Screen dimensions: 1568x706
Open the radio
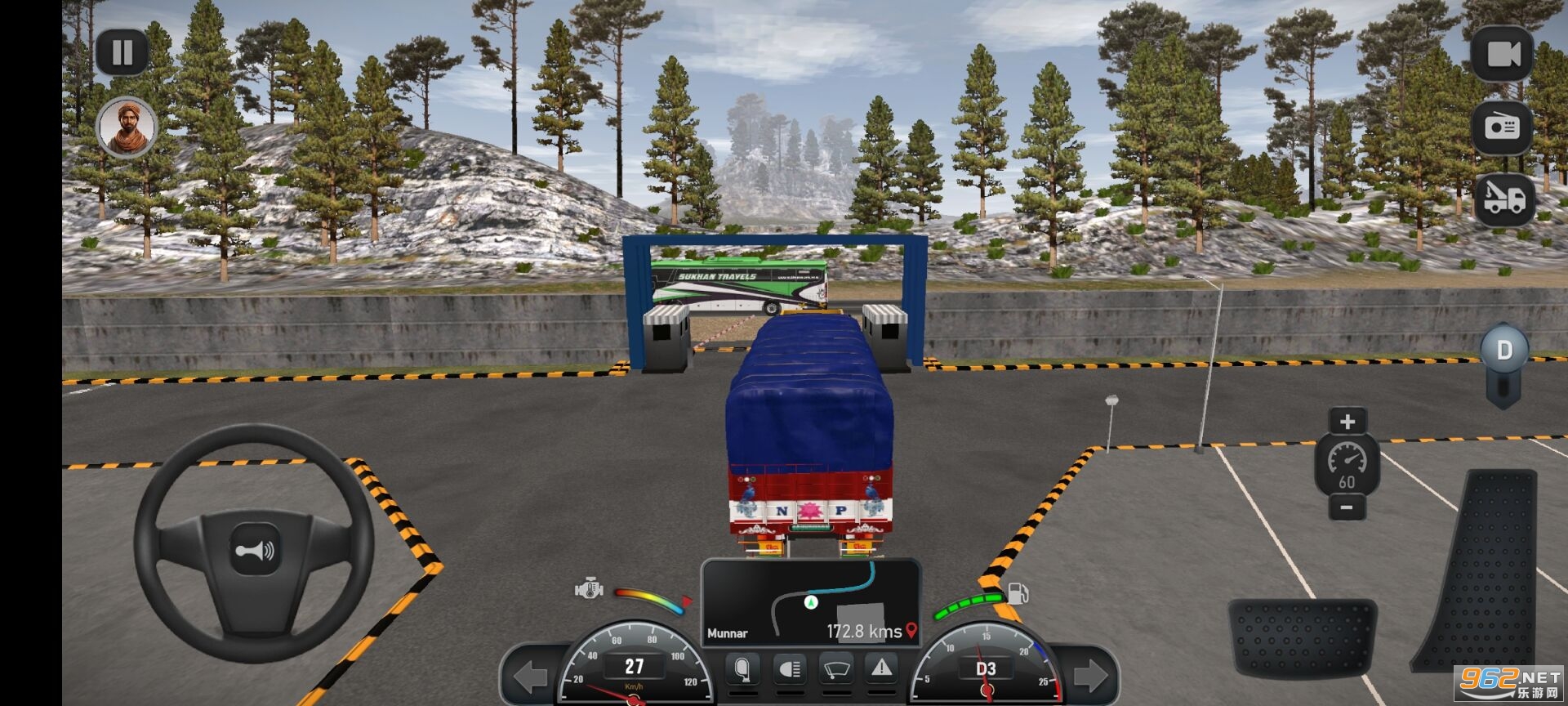point(1502,127)
